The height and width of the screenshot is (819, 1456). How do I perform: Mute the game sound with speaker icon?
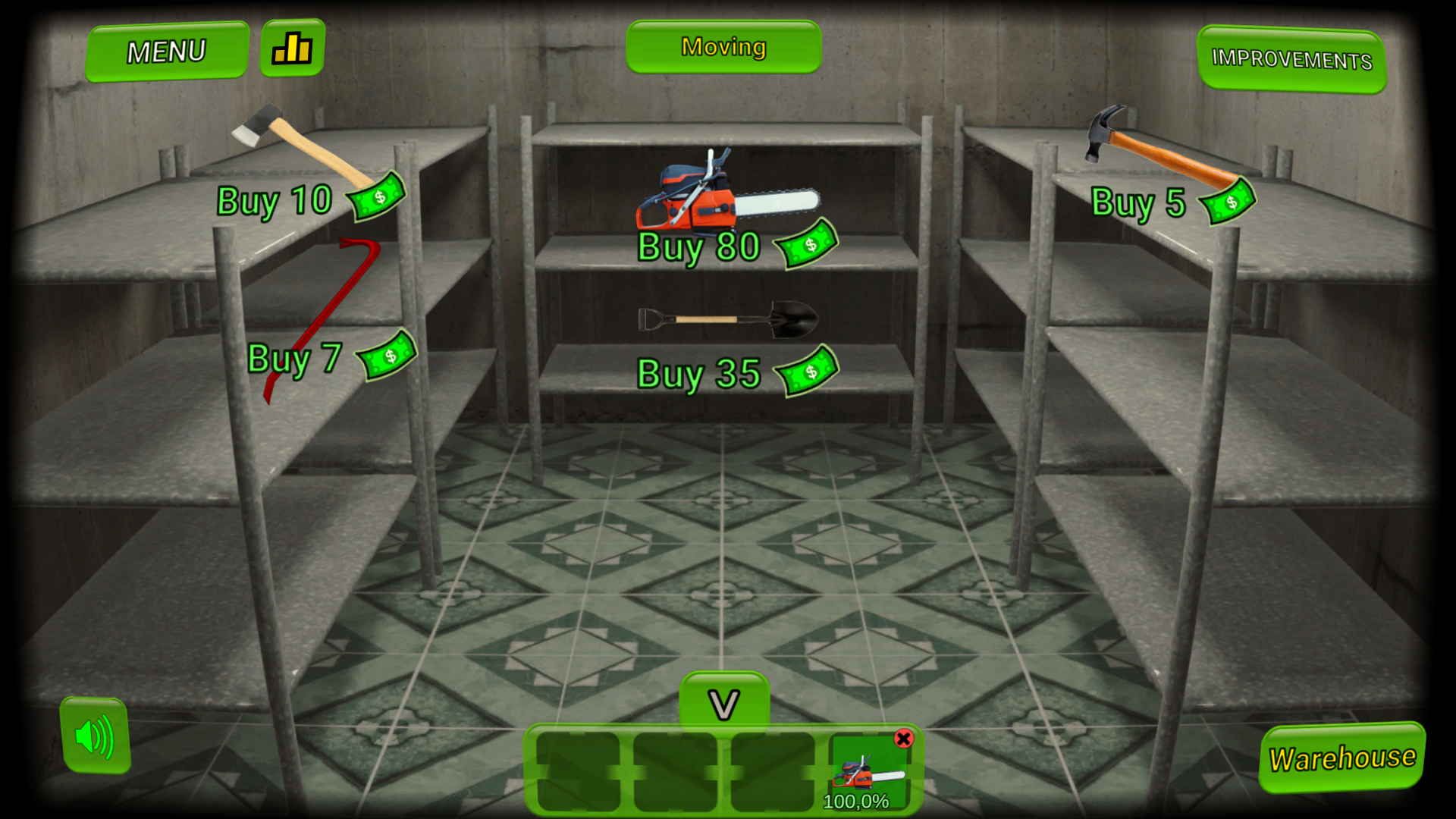point(94,736)
